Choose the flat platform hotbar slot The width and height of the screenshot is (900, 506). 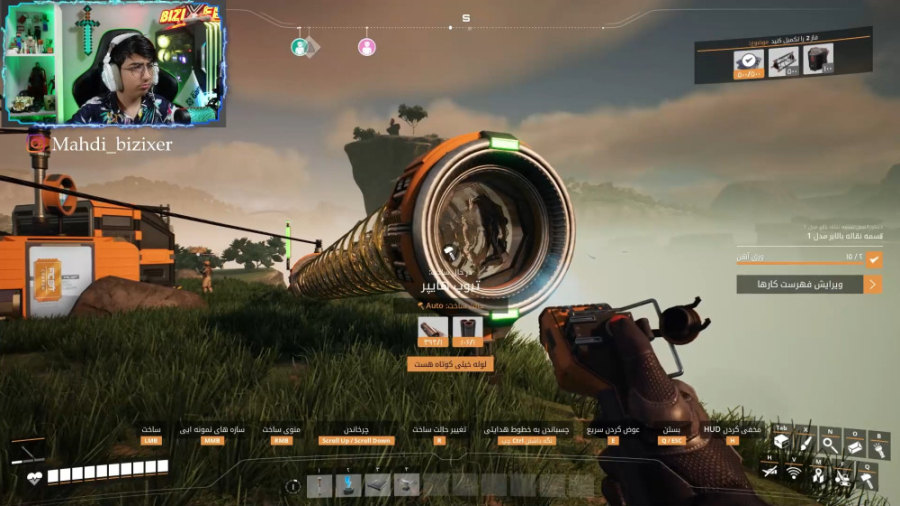(377, 486)
